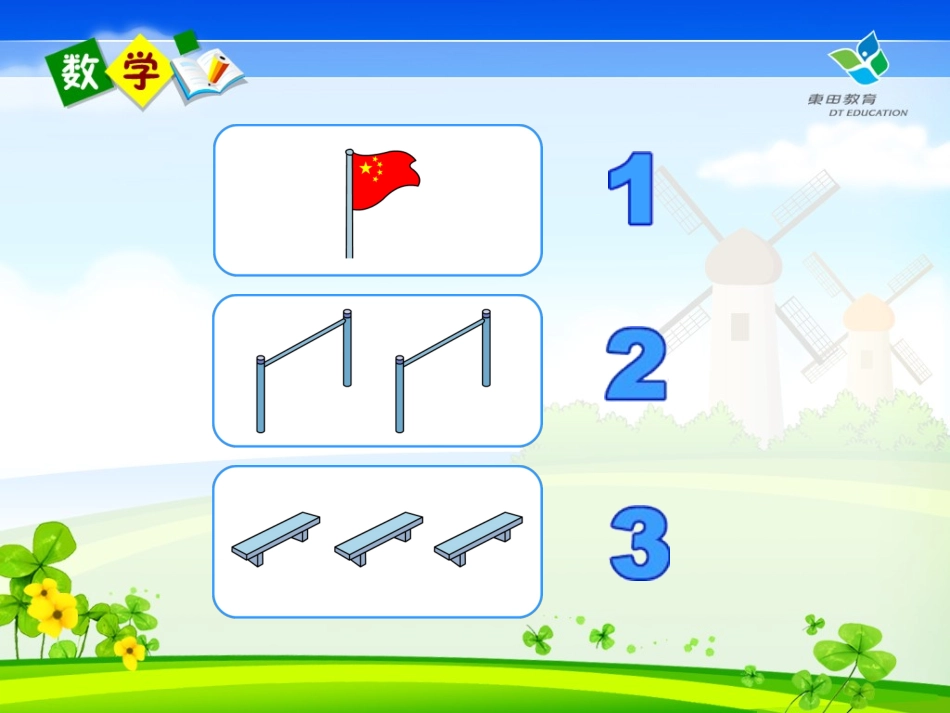Screen dimensions: 950x713
Task: Pick the card with three benches
Action: click(x=377, y=541)
